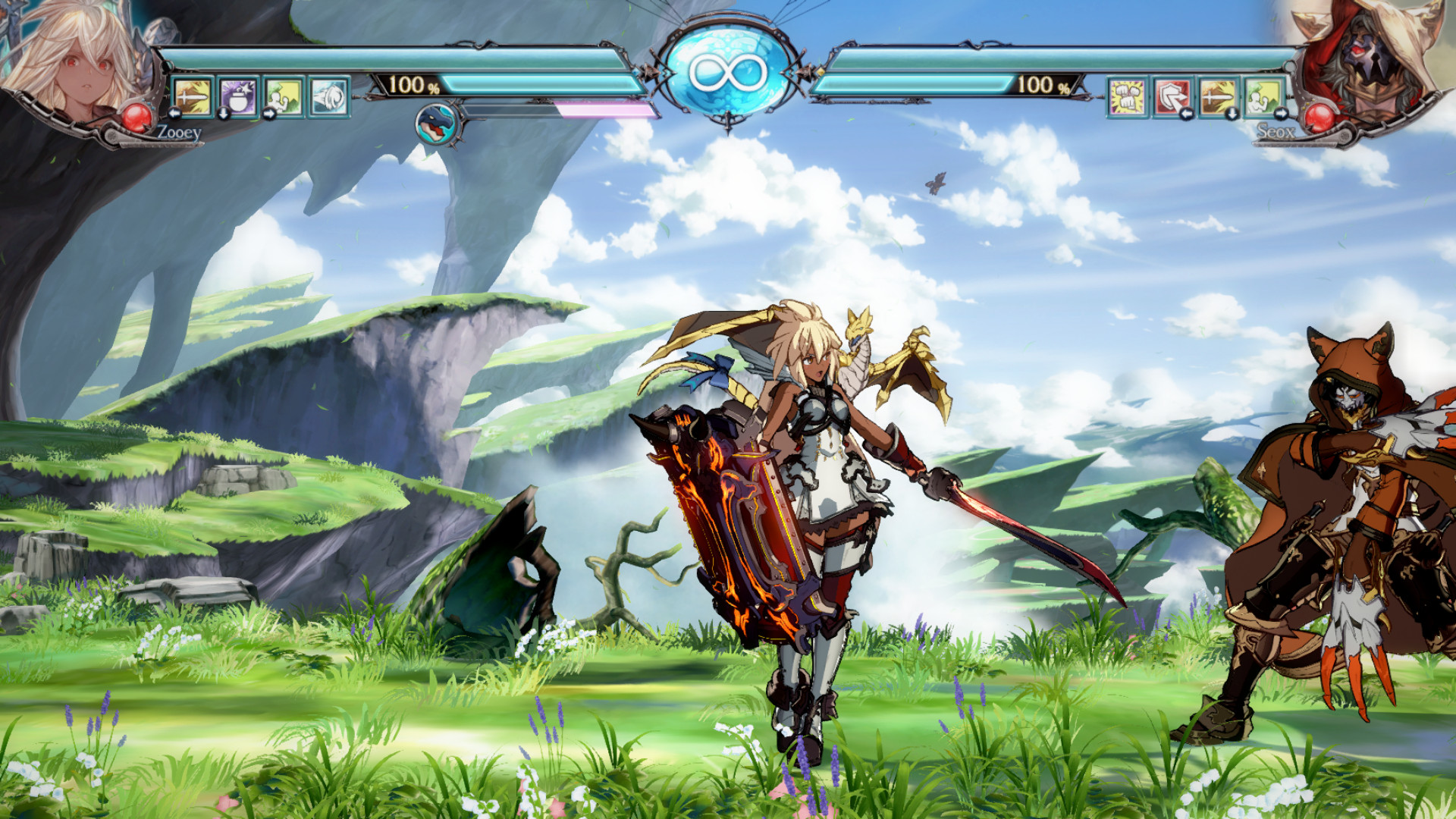The width and height of the screenshot is (1456, 819).
Task: Click Seox's red orb indicator
Action: (1319, 118)
